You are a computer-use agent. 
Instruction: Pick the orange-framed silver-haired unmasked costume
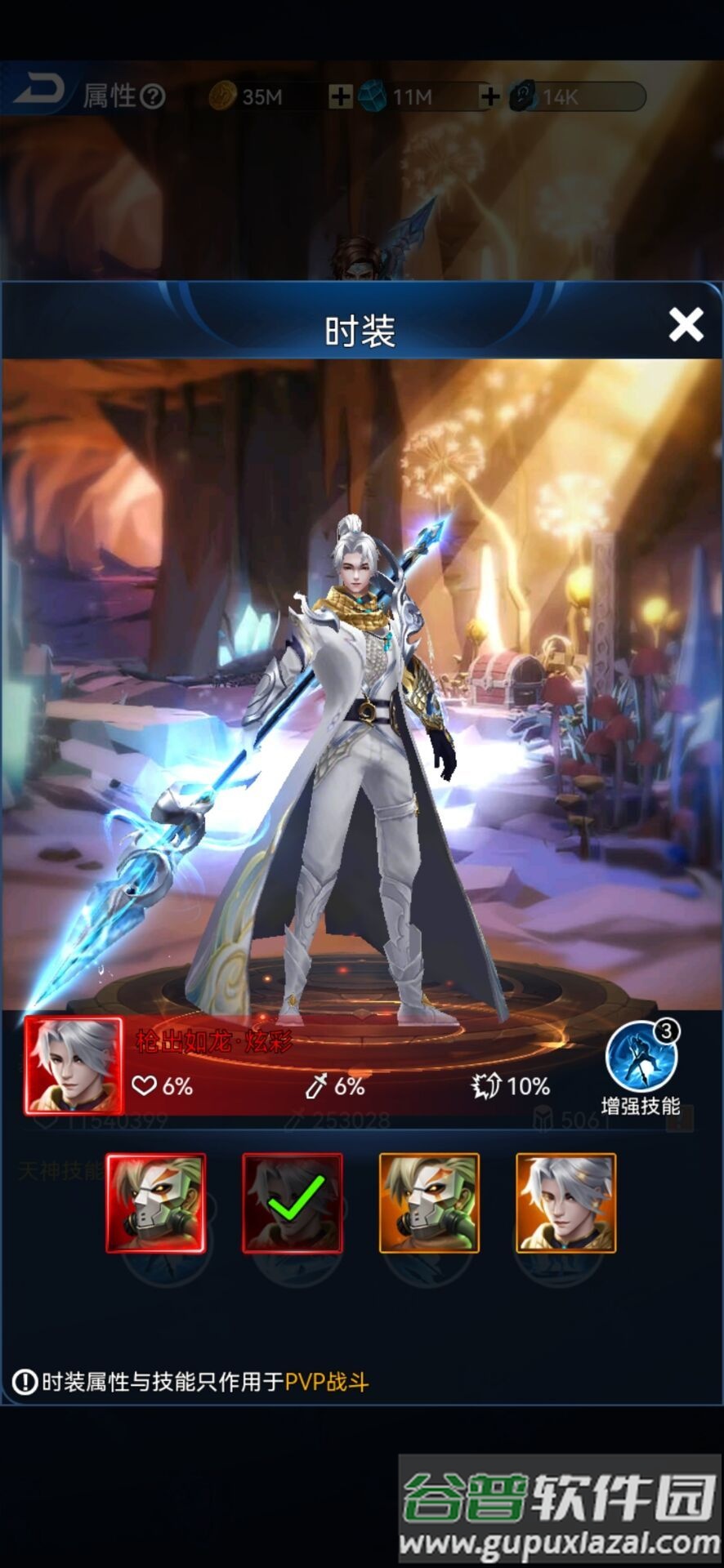point(565,1202)
